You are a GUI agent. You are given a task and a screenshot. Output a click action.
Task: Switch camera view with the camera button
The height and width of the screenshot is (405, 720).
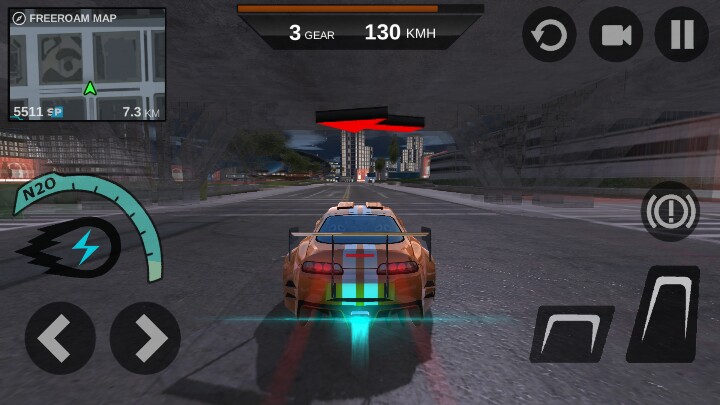pyautogui.click(x=615, y=35)
